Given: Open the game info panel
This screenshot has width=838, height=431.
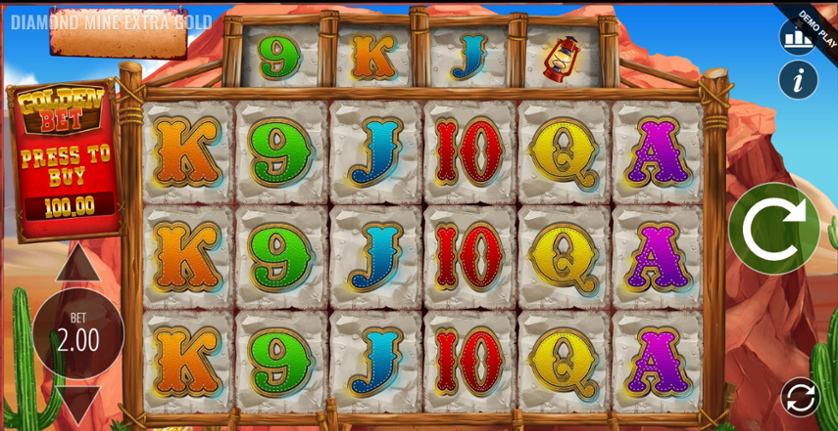Looking at the screenshot, I should [798, 80].
